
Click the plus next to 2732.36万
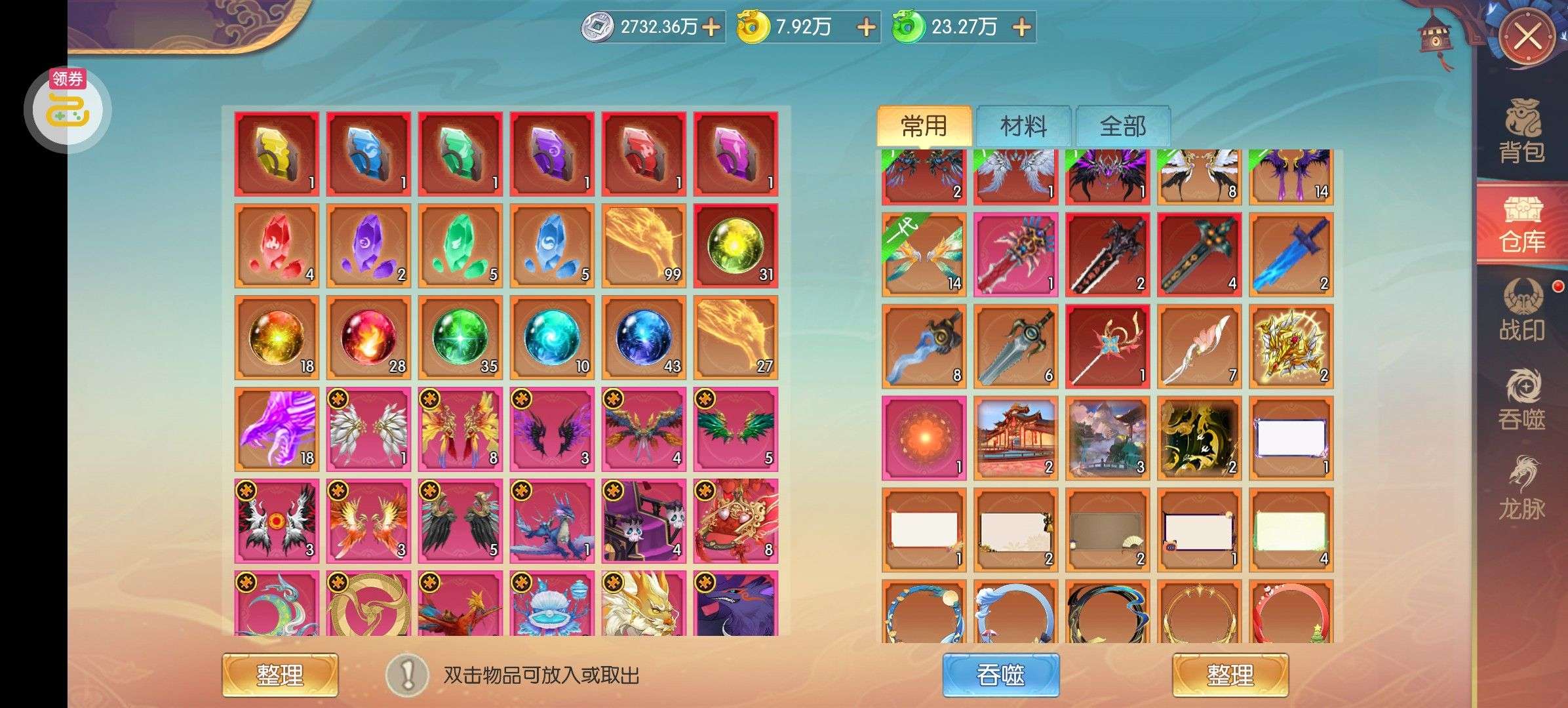(x=711, y=28)
